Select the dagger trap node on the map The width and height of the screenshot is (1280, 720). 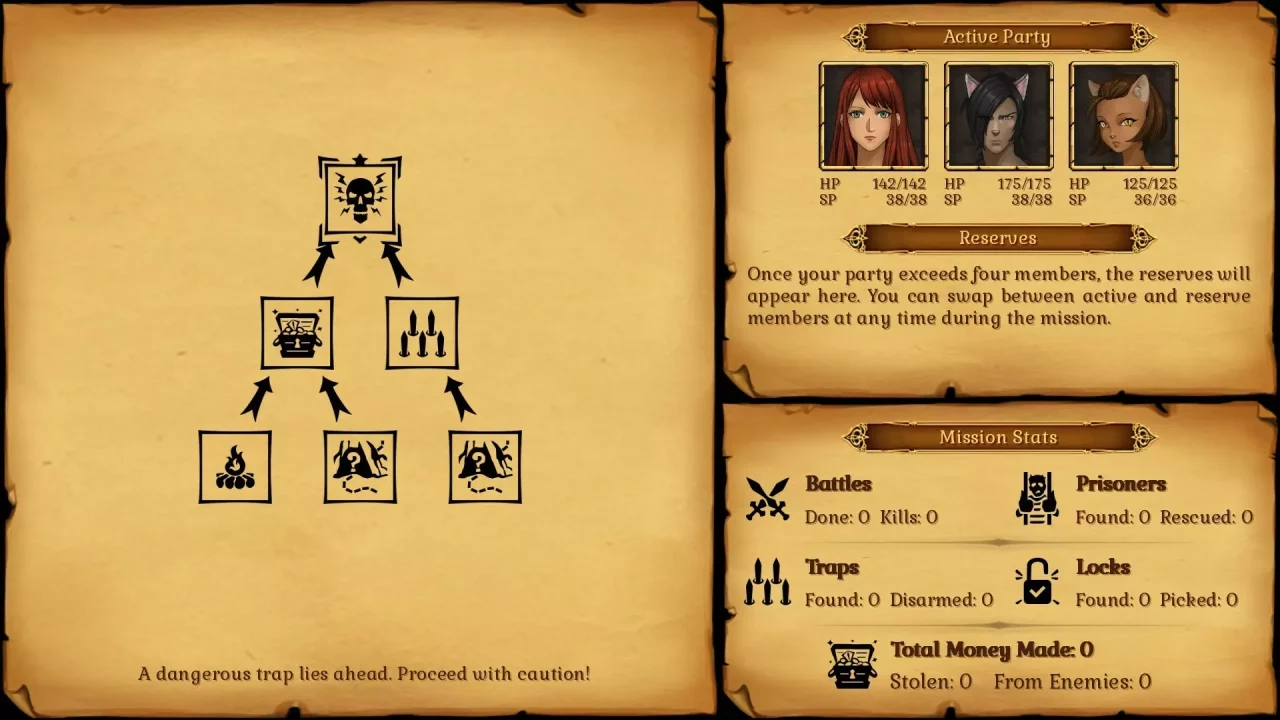point(421,332)
